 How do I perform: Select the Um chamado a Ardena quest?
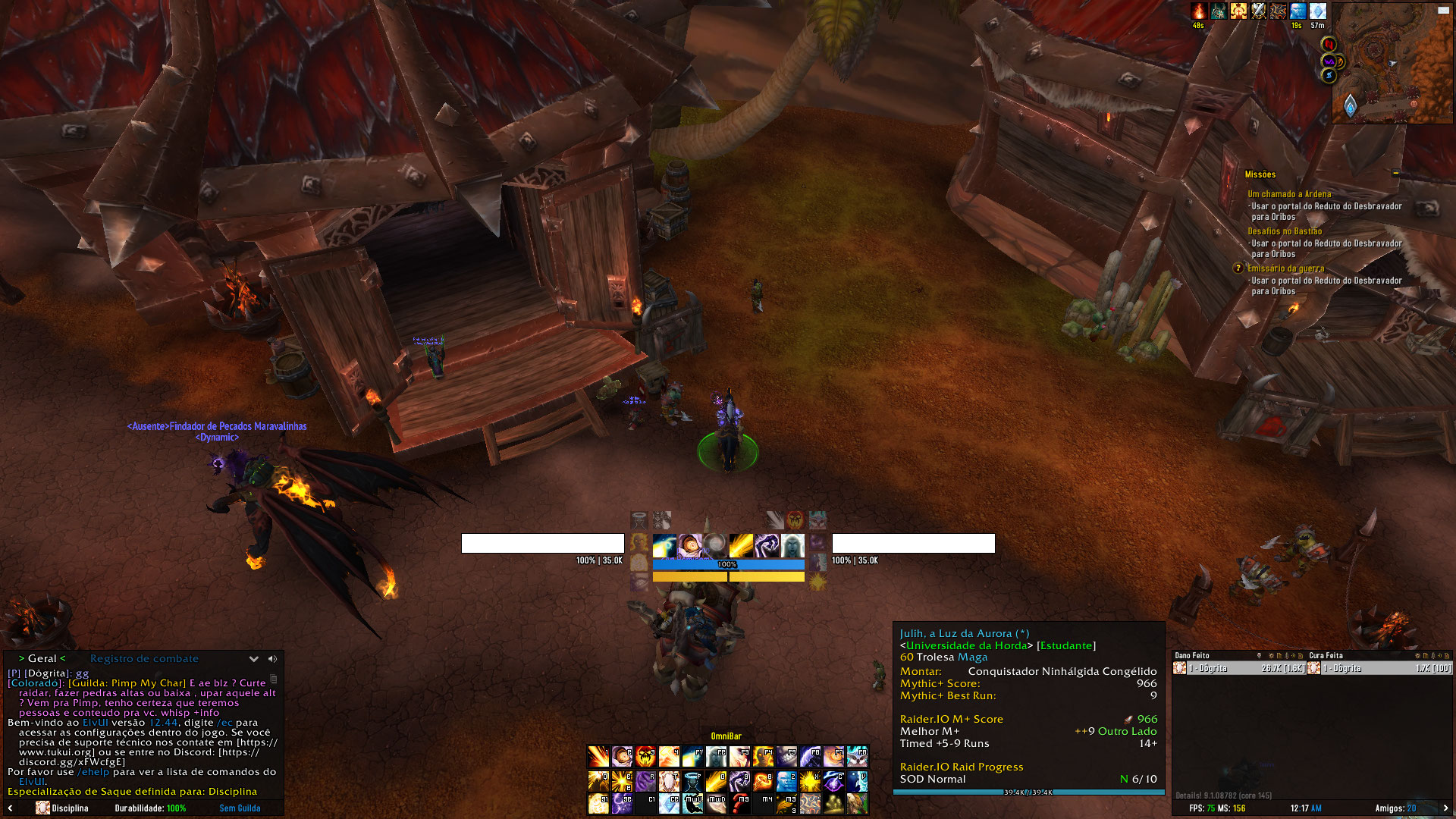pyautogui.click(x=1289, y=194)
